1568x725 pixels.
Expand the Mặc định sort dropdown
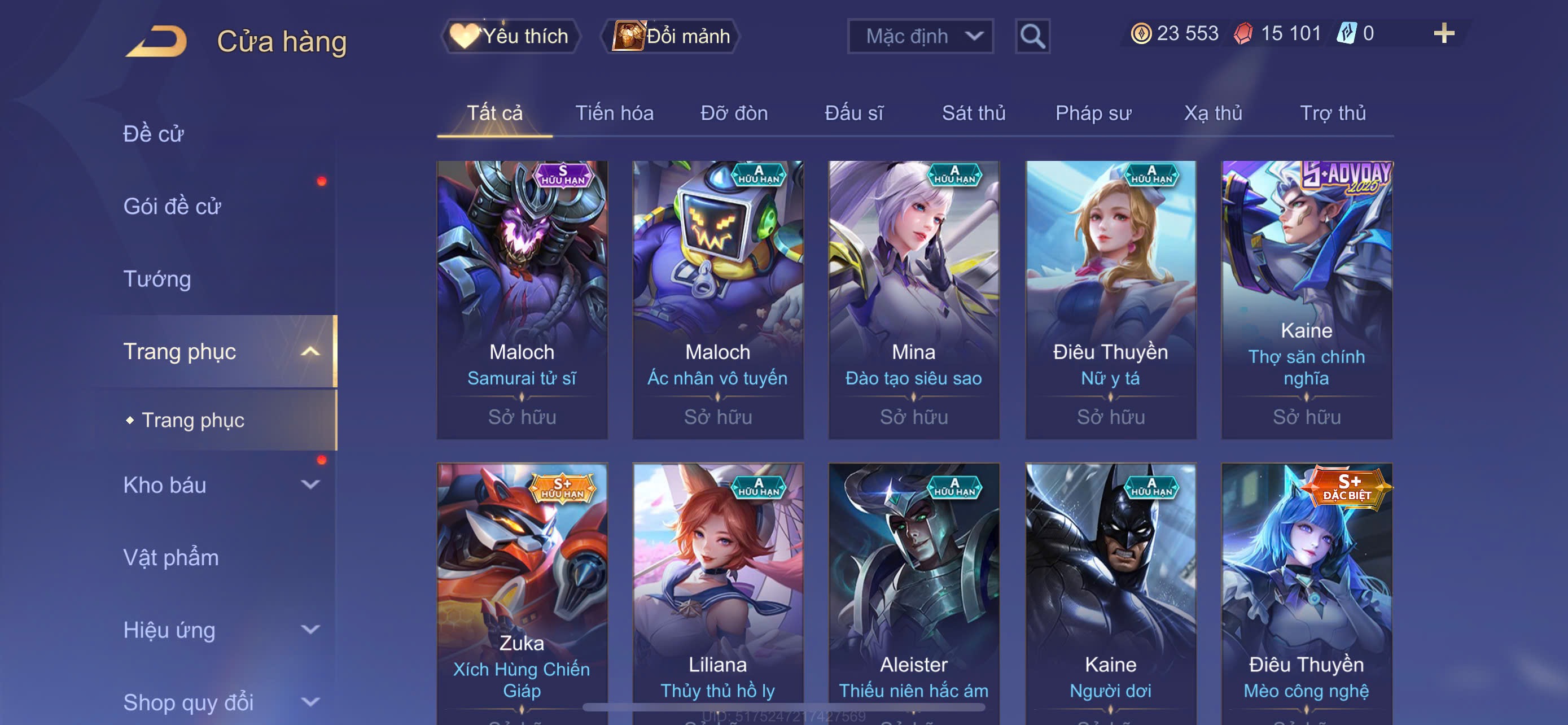pyautogui.click(x=921, y=36)
